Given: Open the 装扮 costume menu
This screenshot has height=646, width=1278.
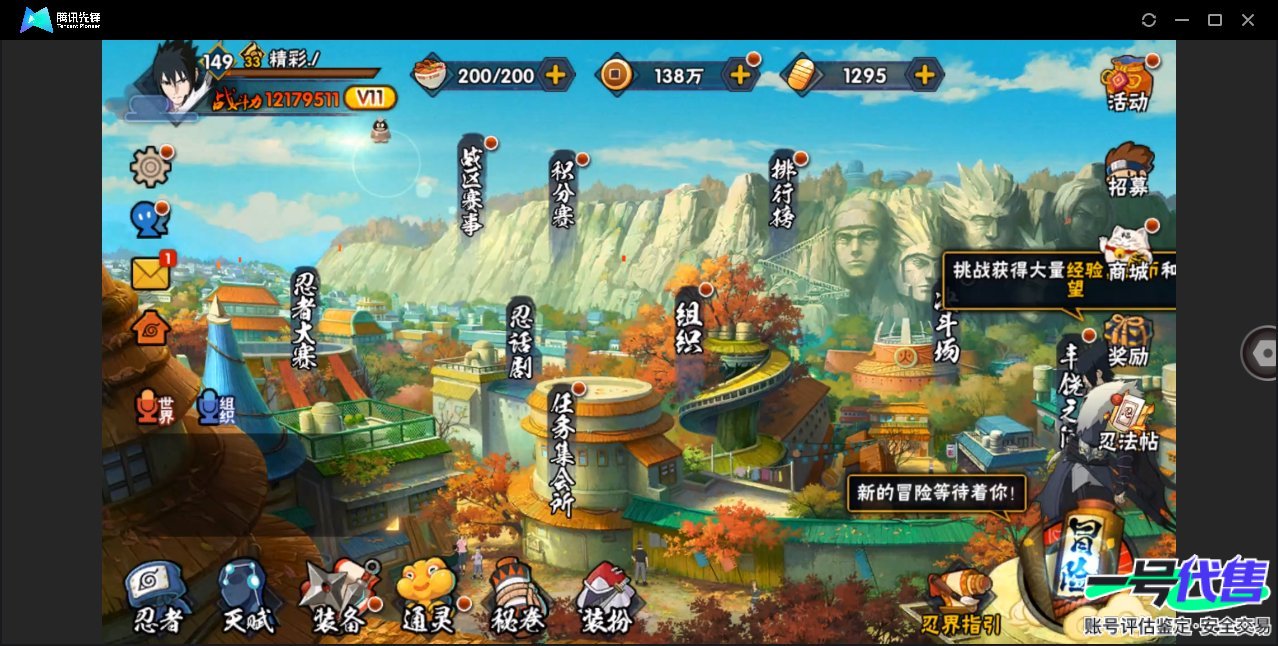Looking at the screenshot, I should tap(606, 598).
